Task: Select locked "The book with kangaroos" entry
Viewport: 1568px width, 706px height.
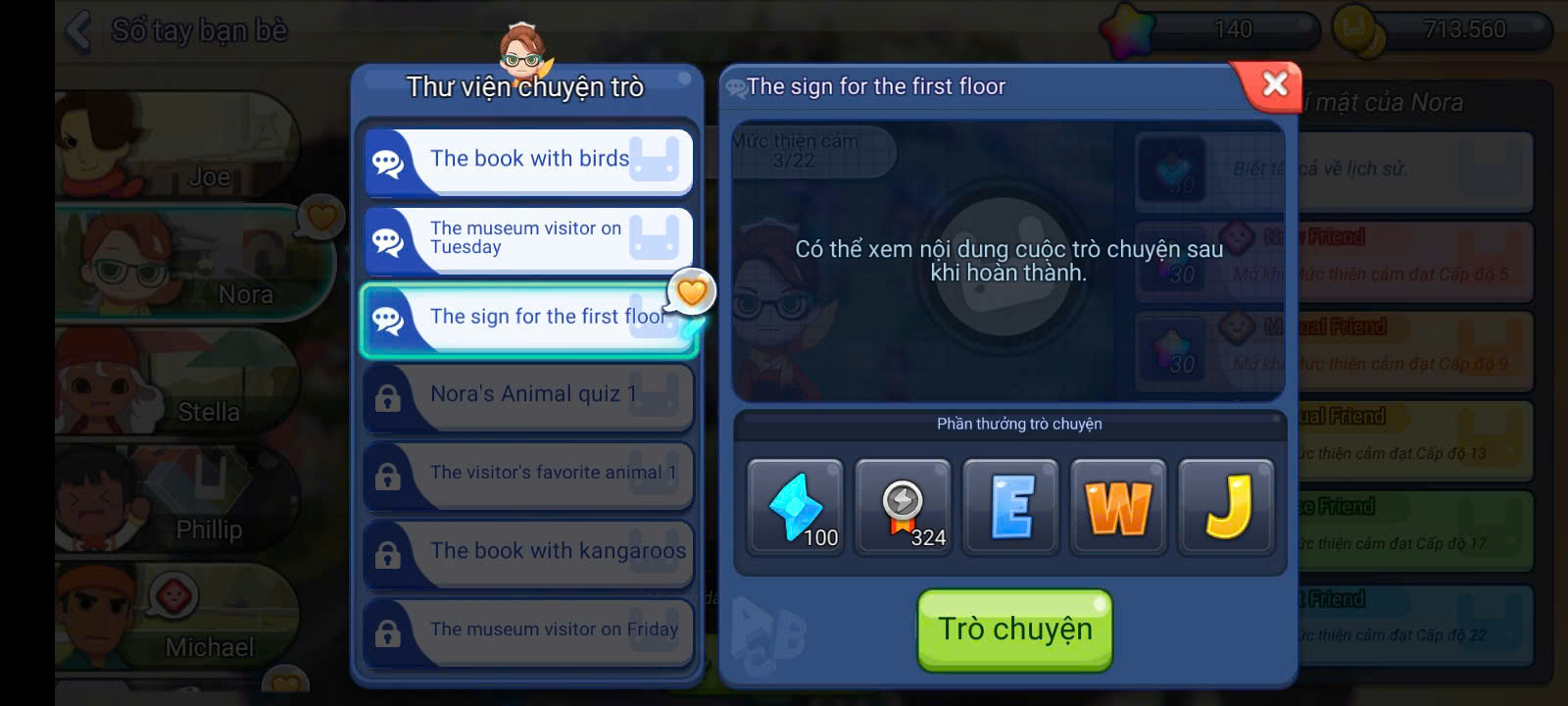Action: pos(529,552)
